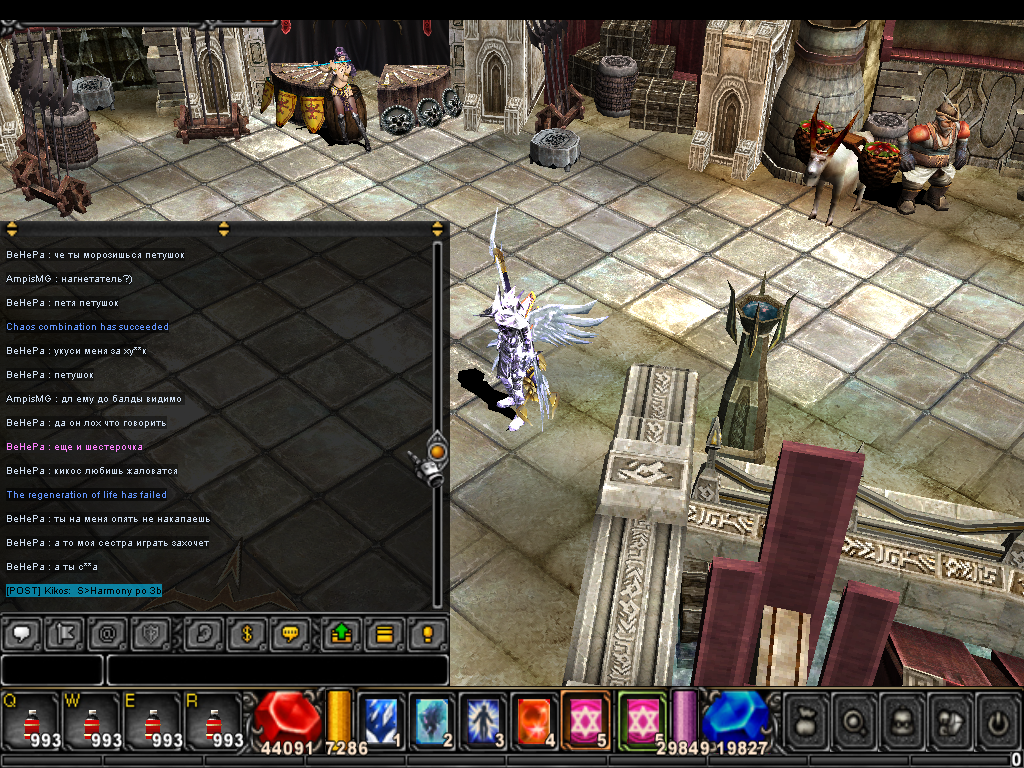Click the E hotkey potion slot
Image resolution: width=1024 pixels, height=768 pixels.
pos(152,719)
